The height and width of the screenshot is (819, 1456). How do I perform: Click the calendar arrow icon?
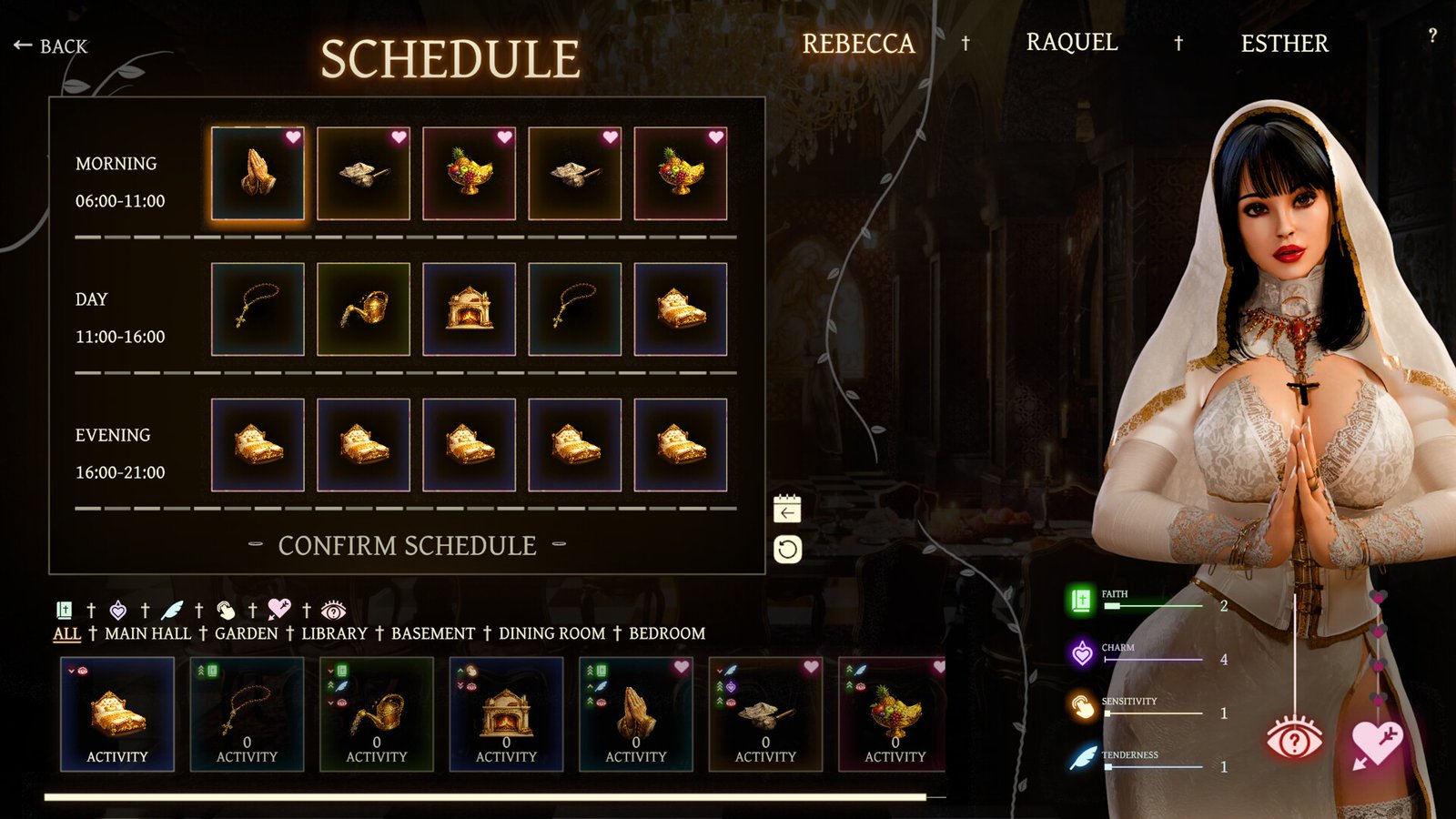[x=787, y=510]
